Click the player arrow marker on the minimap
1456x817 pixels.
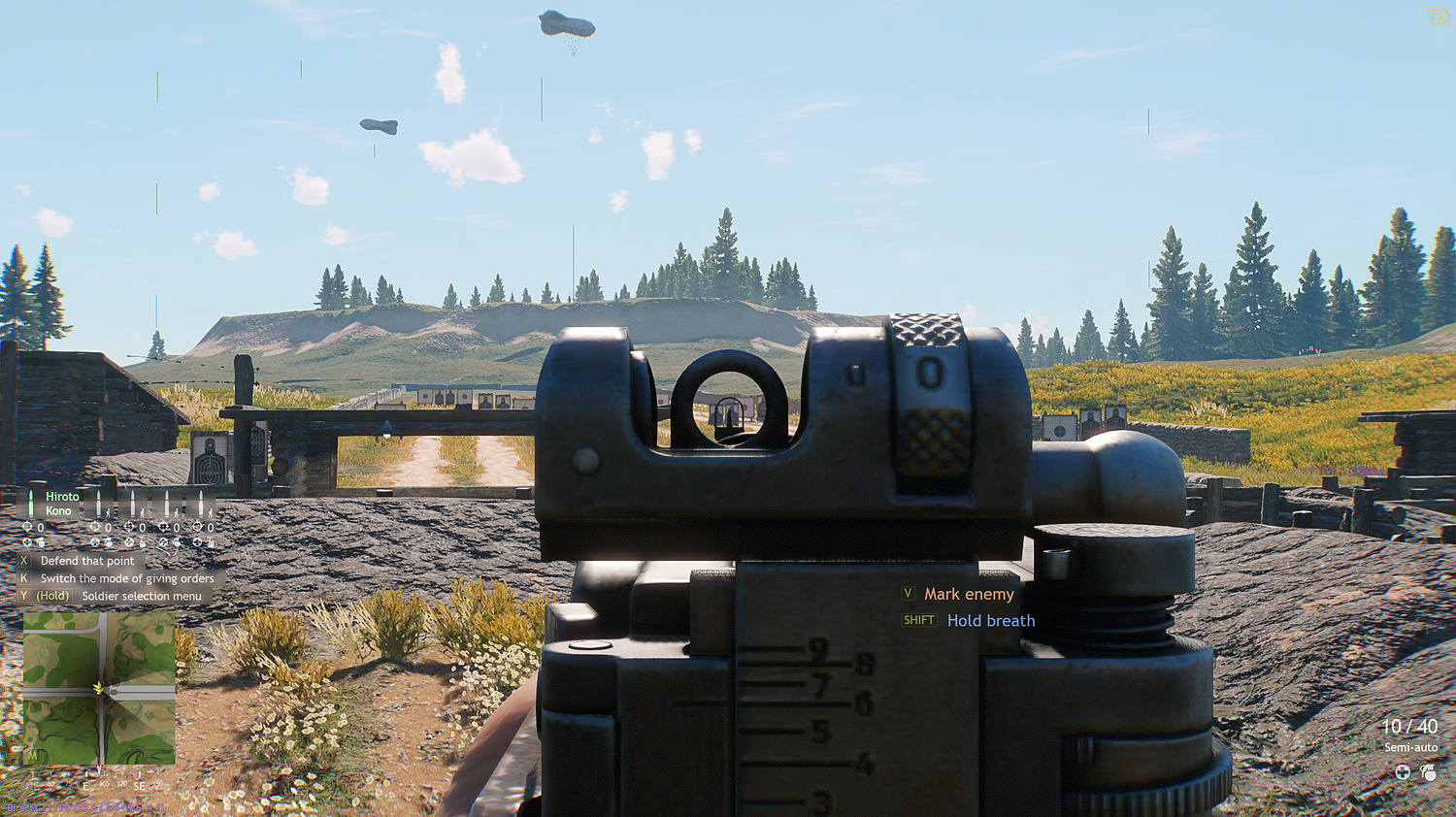[x=98, y=689]
